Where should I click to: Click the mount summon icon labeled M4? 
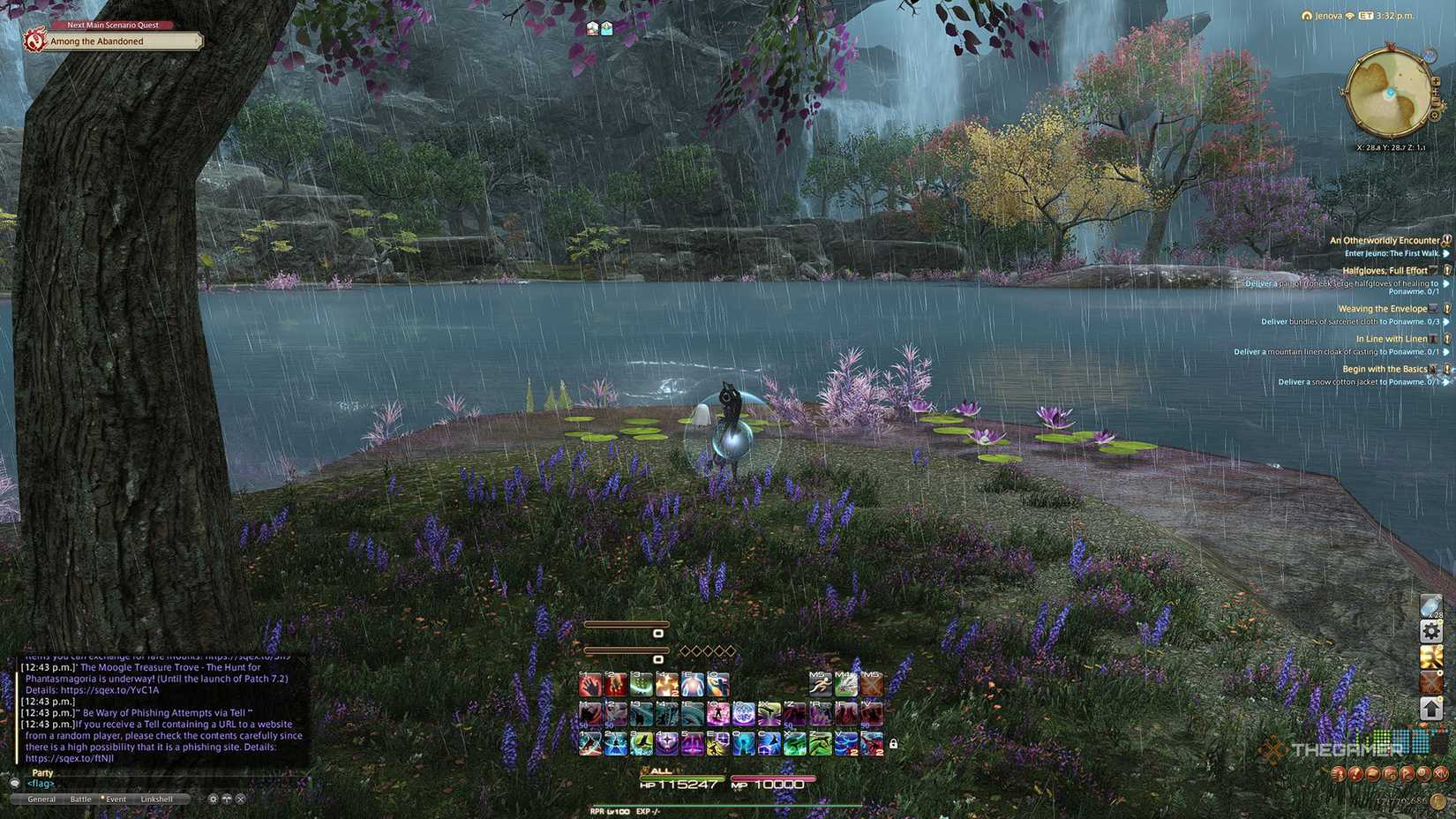[x=844, y=684]
